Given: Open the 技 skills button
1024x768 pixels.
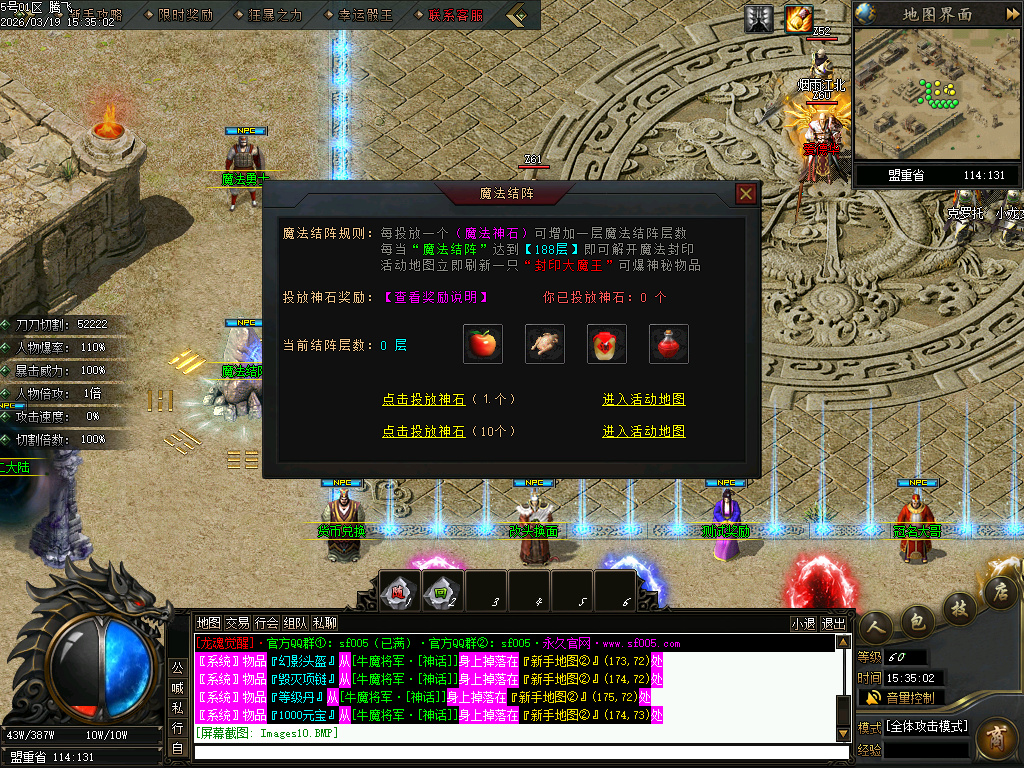Looking at the screenshot, I should 959,607.
